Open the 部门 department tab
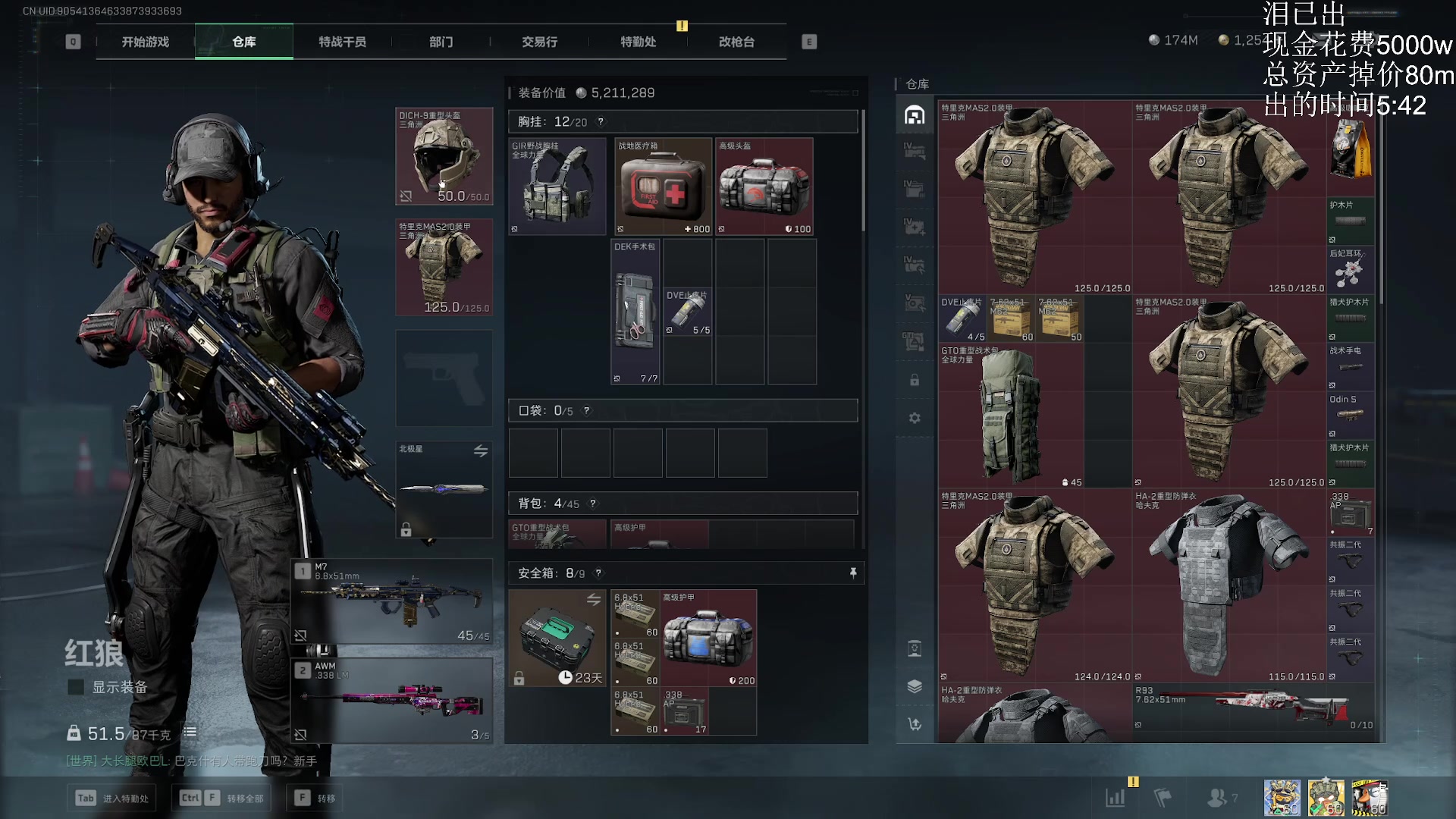This screenshot has height=819, width=1456. point(441,42)
